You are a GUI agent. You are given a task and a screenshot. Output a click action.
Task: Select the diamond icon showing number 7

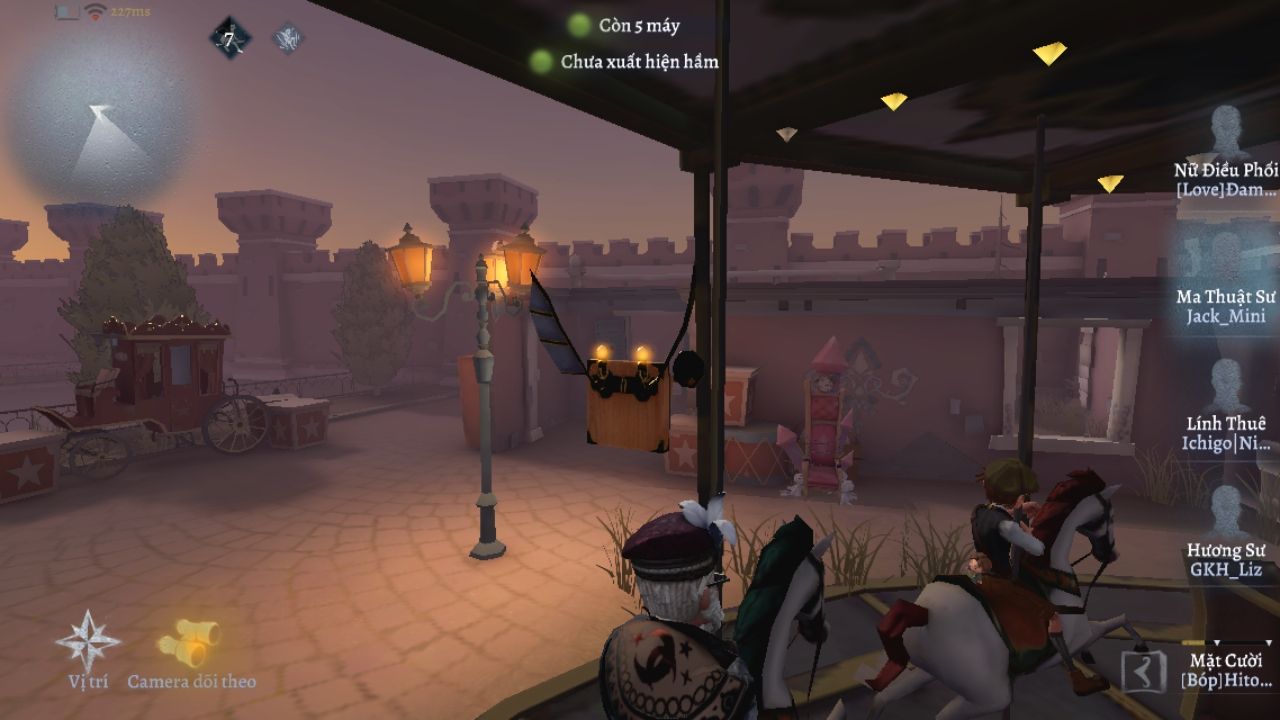229,40
